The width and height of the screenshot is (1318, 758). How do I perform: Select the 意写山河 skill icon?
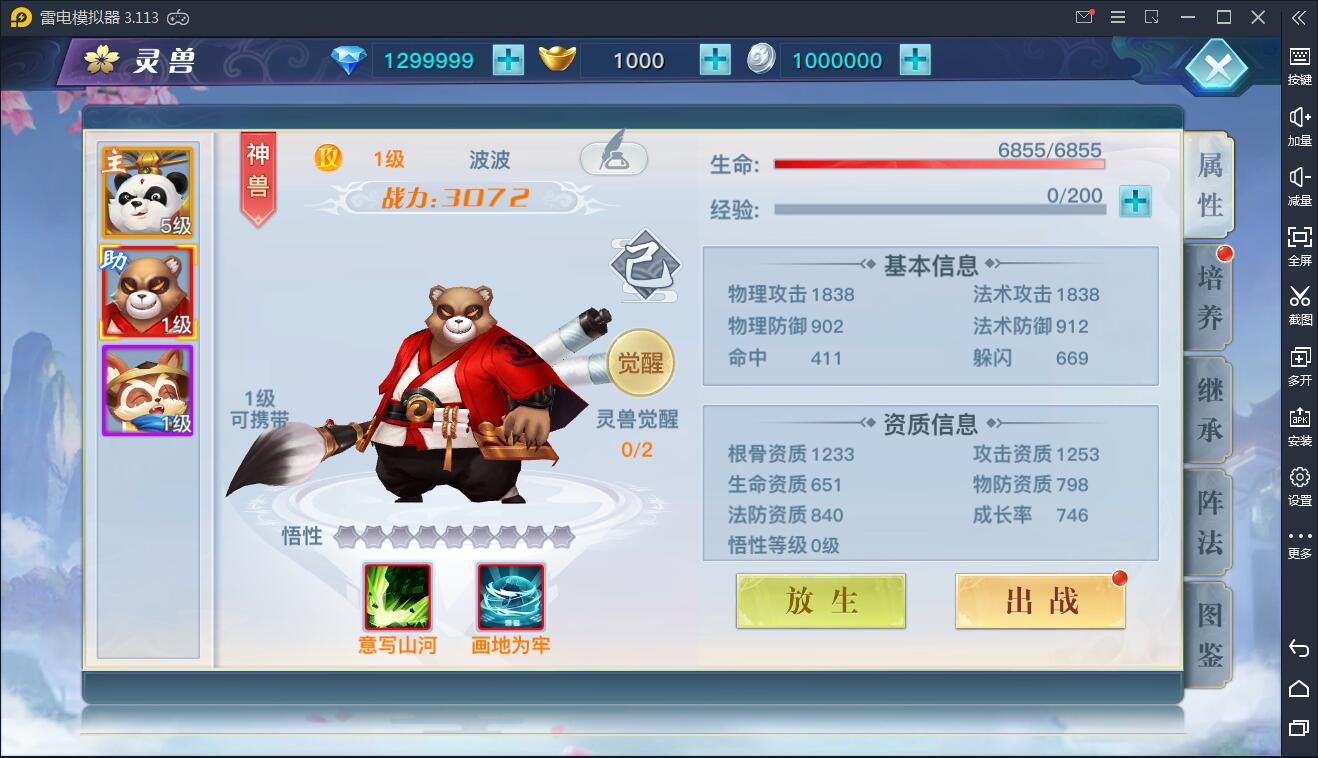coord(397,598)
